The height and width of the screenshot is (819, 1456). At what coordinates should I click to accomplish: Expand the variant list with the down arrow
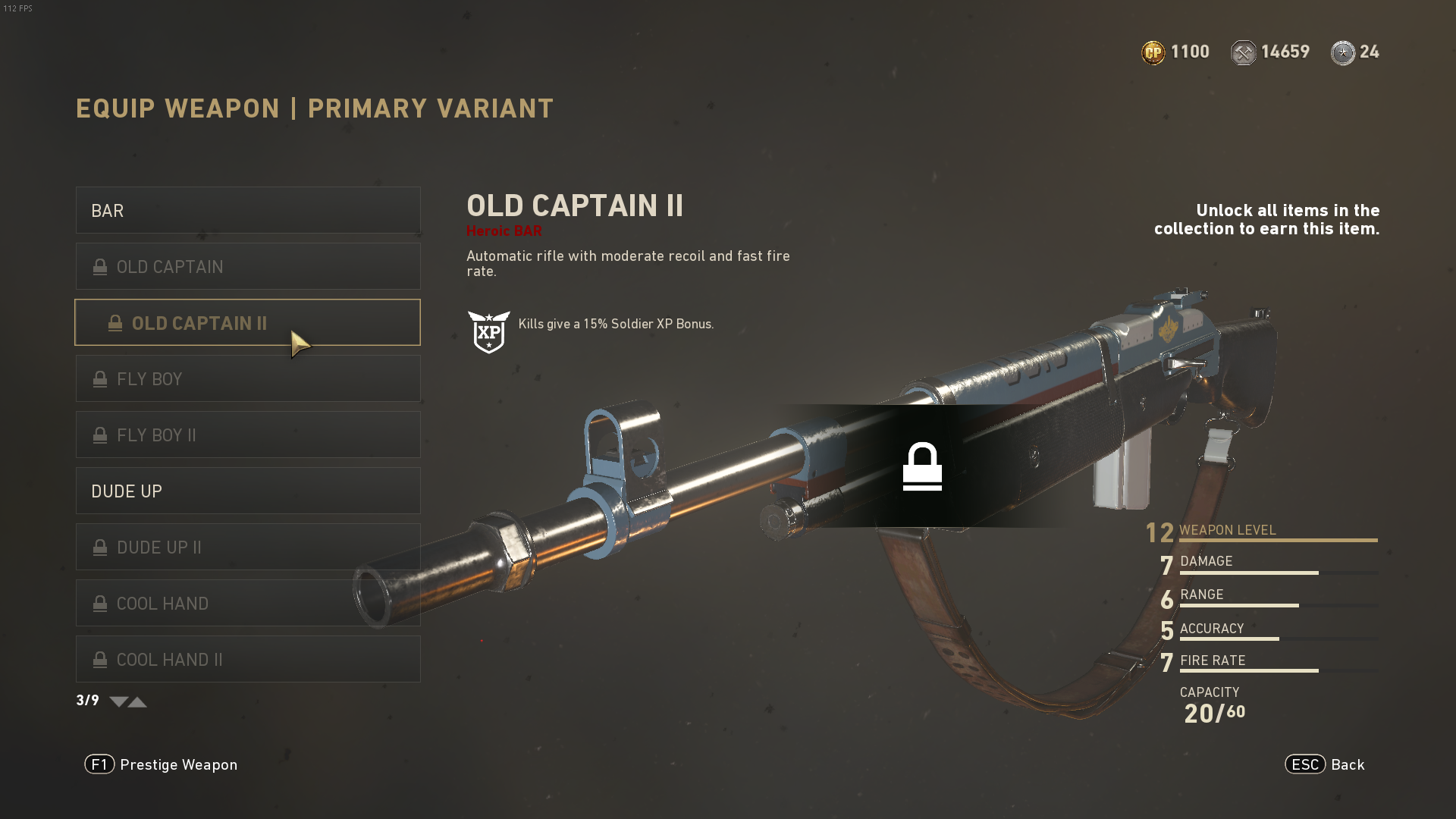point(118,702)
